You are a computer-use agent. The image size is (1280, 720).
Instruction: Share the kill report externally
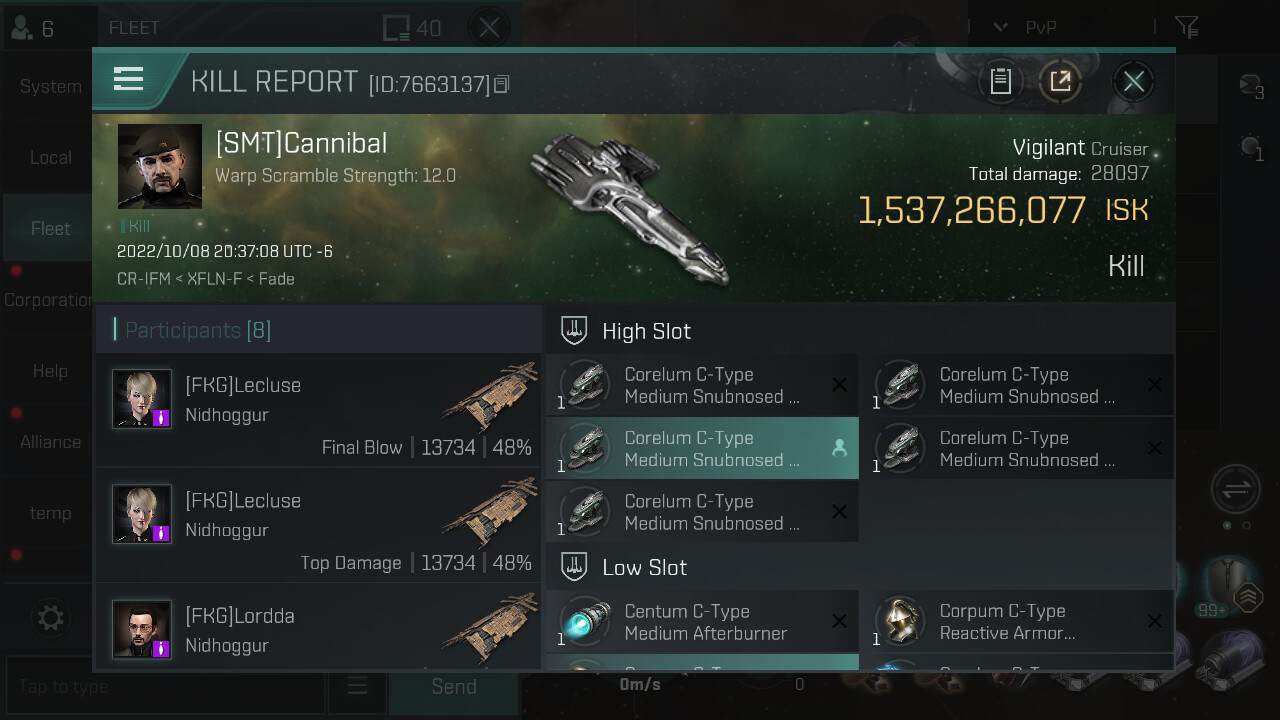click(x=1060, y=81)
